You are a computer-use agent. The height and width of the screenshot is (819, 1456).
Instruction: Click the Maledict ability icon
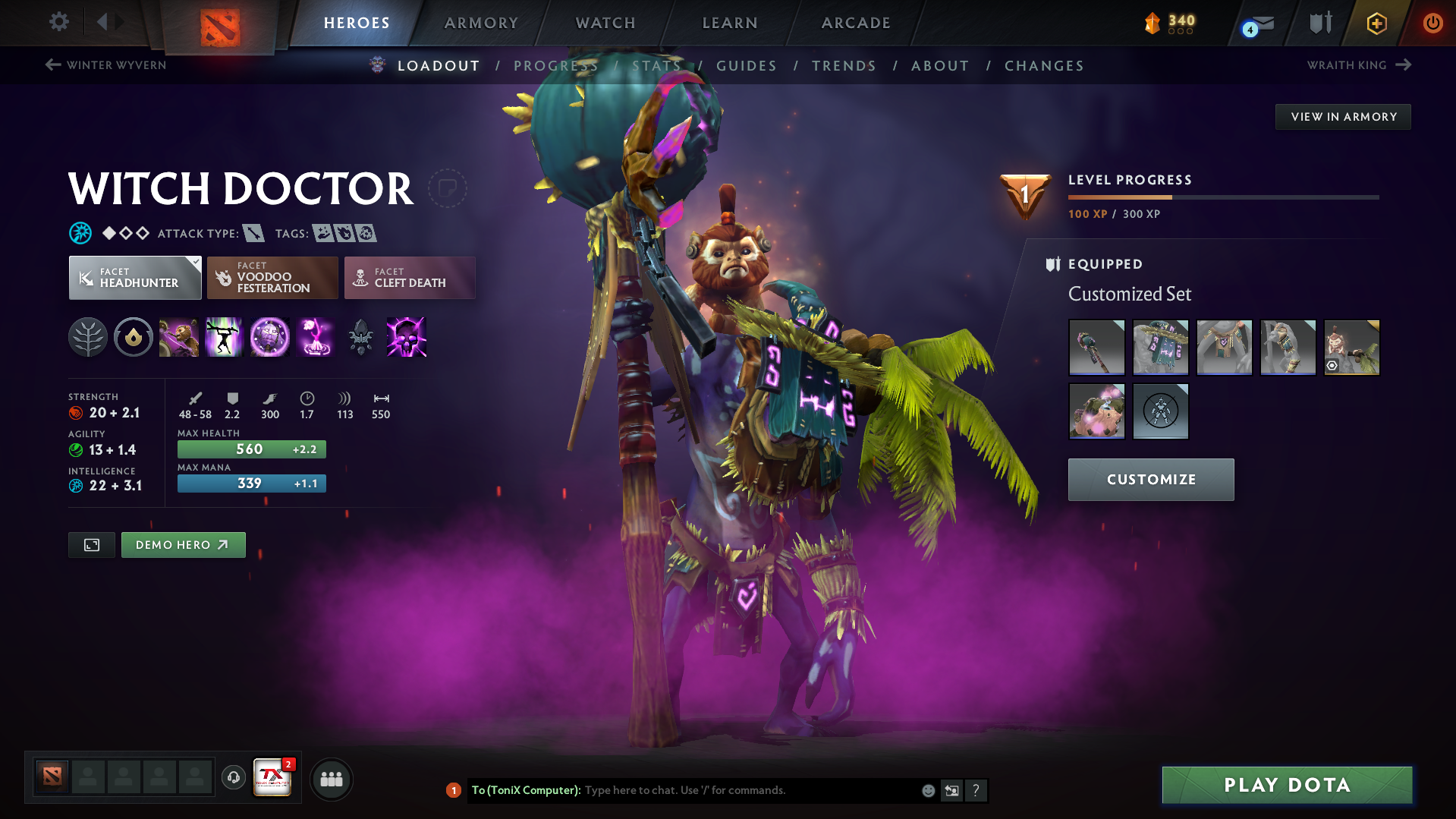click(x=270, y=338)
